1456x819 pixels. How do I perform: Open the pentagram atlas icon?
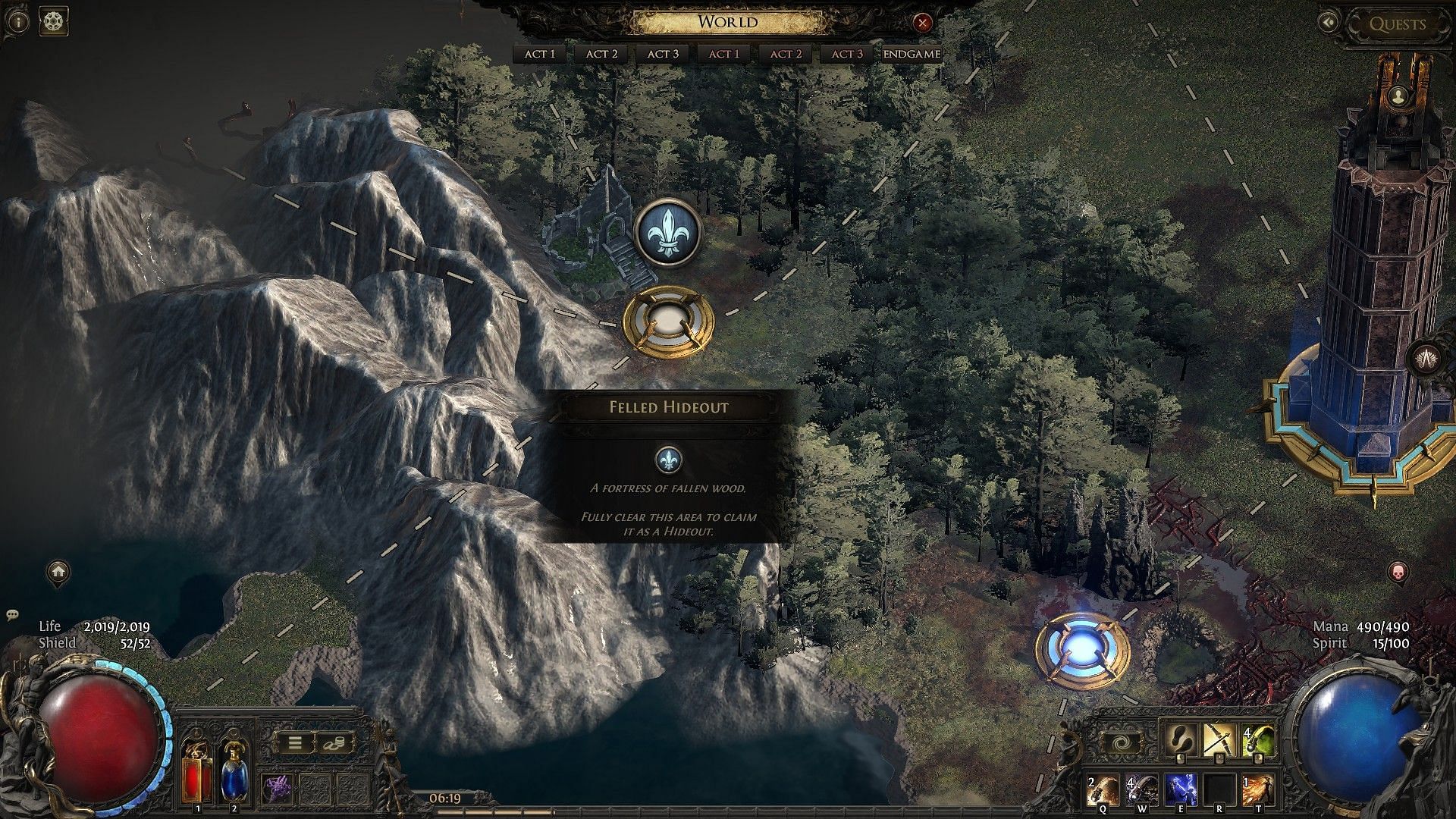pos(54,21)
